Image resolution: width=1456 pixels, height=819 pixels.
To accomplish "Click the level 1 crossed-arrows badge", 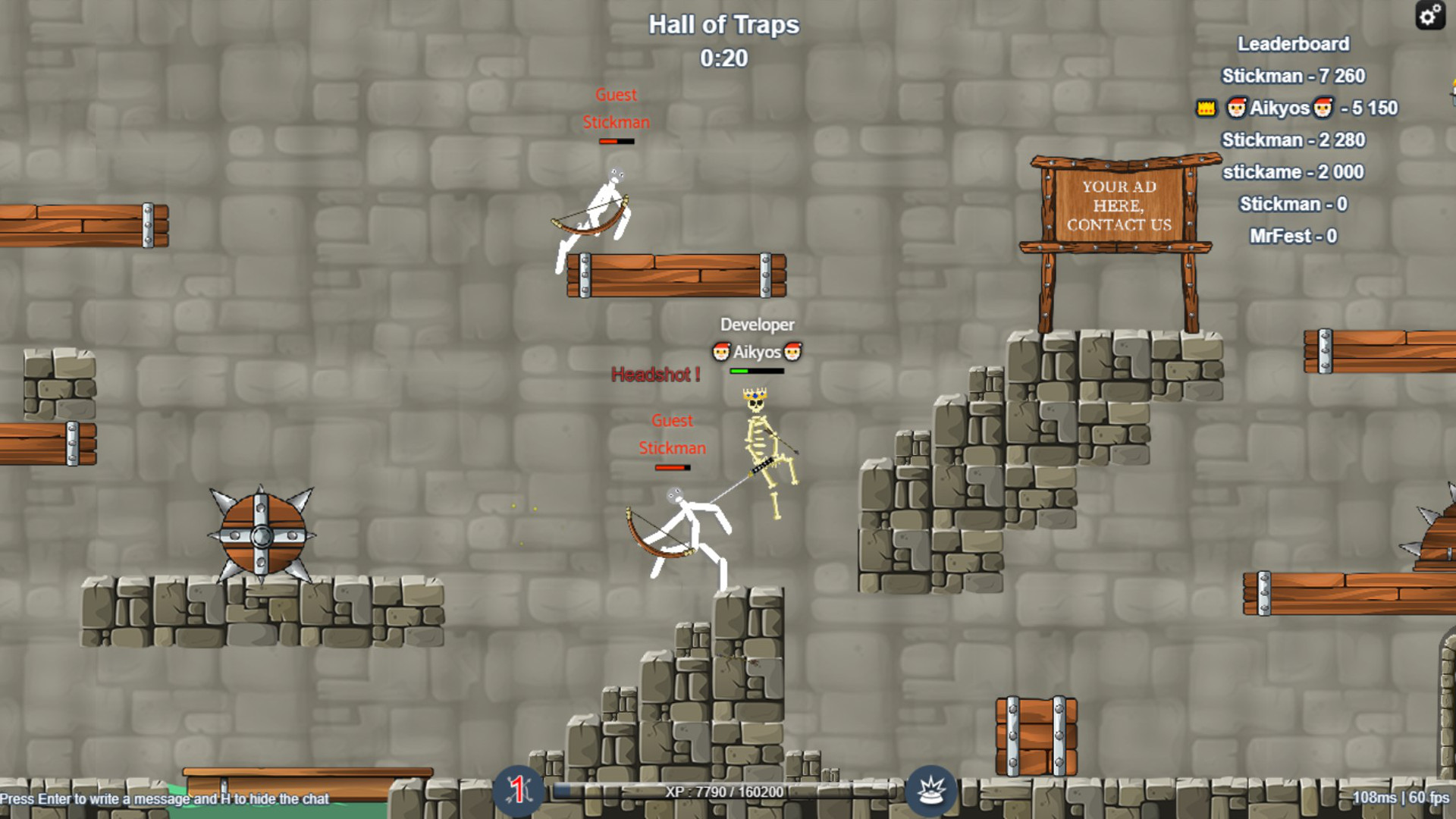I will (518, 791).
